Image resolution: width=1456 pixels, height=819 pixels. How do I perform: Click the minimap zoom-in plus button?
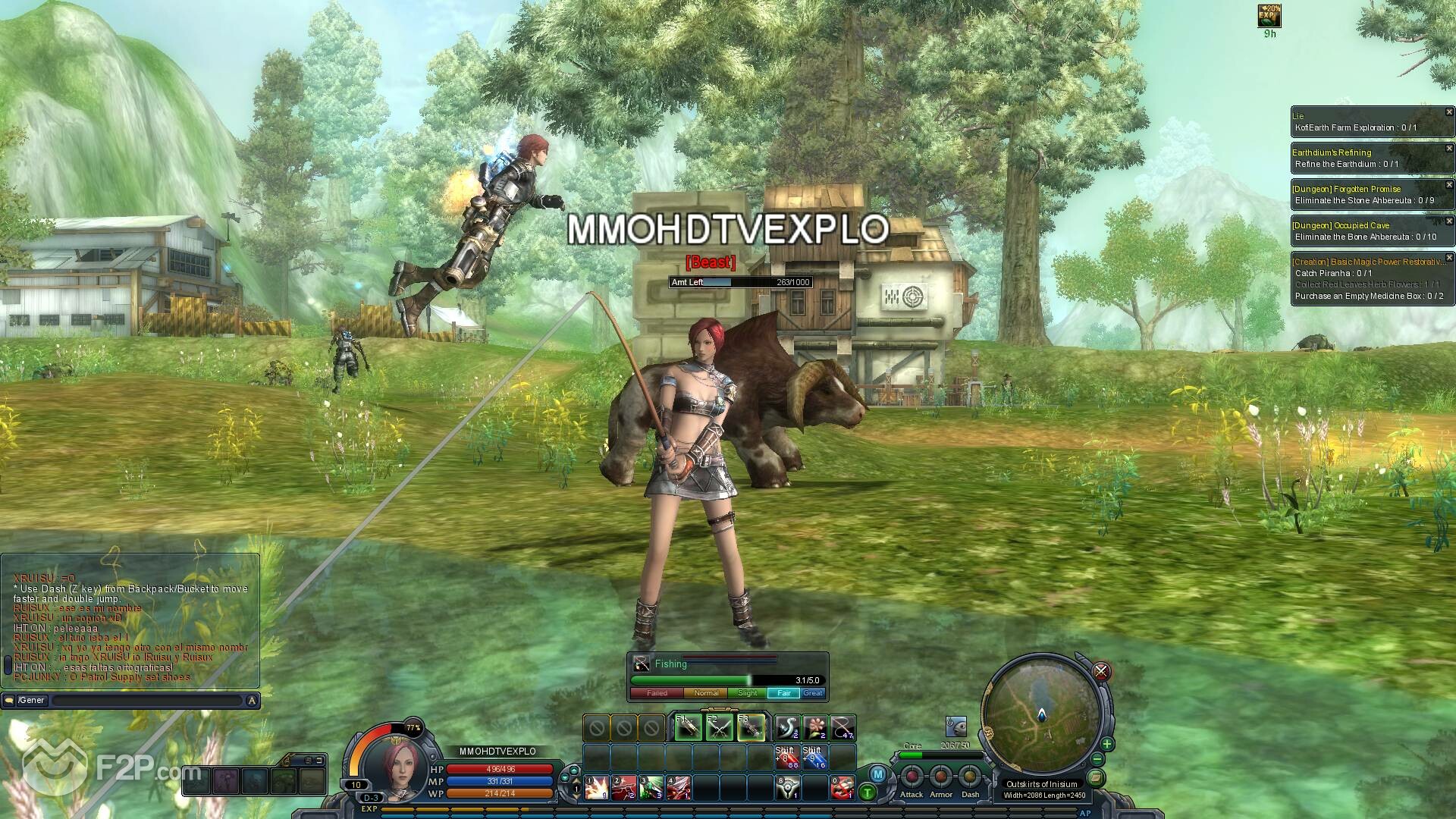point(1106,744)
